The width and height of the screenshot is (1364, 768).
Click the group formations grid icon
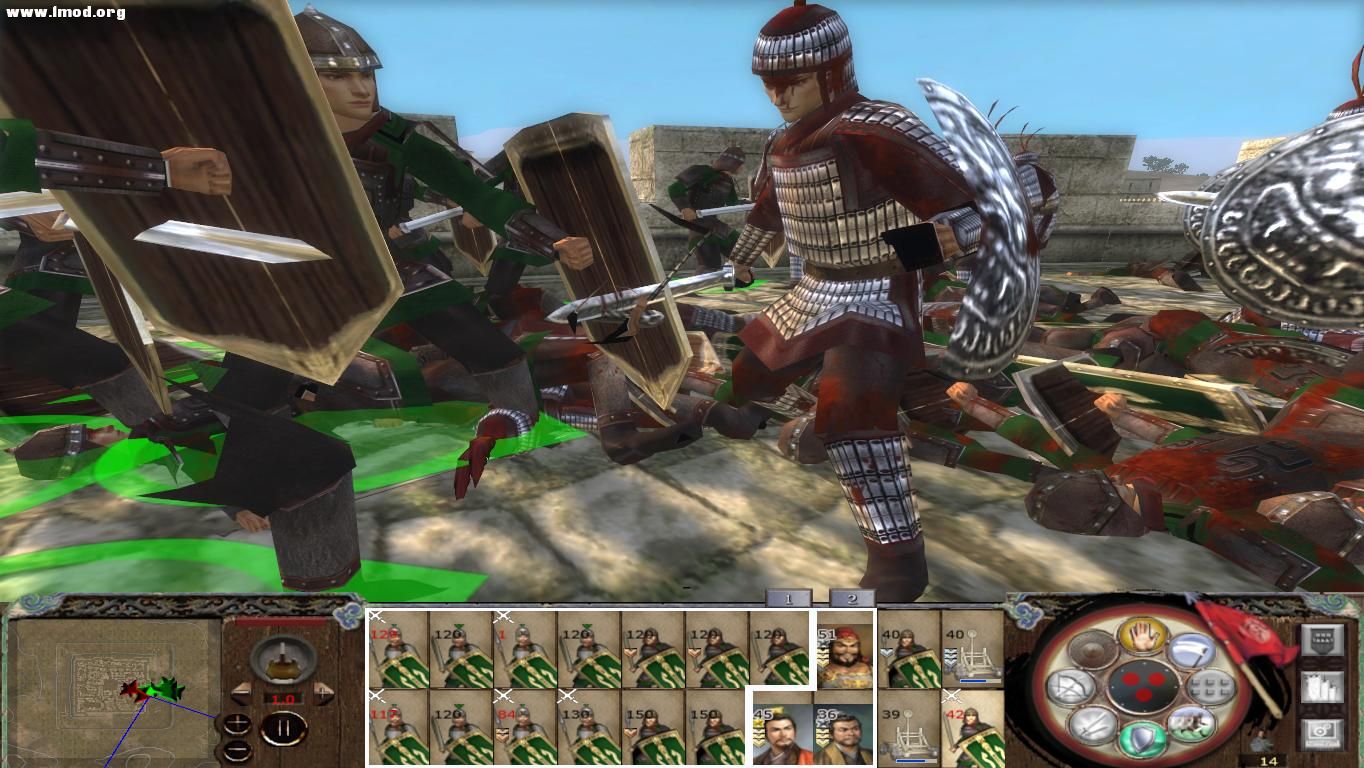click(1214, 687)
